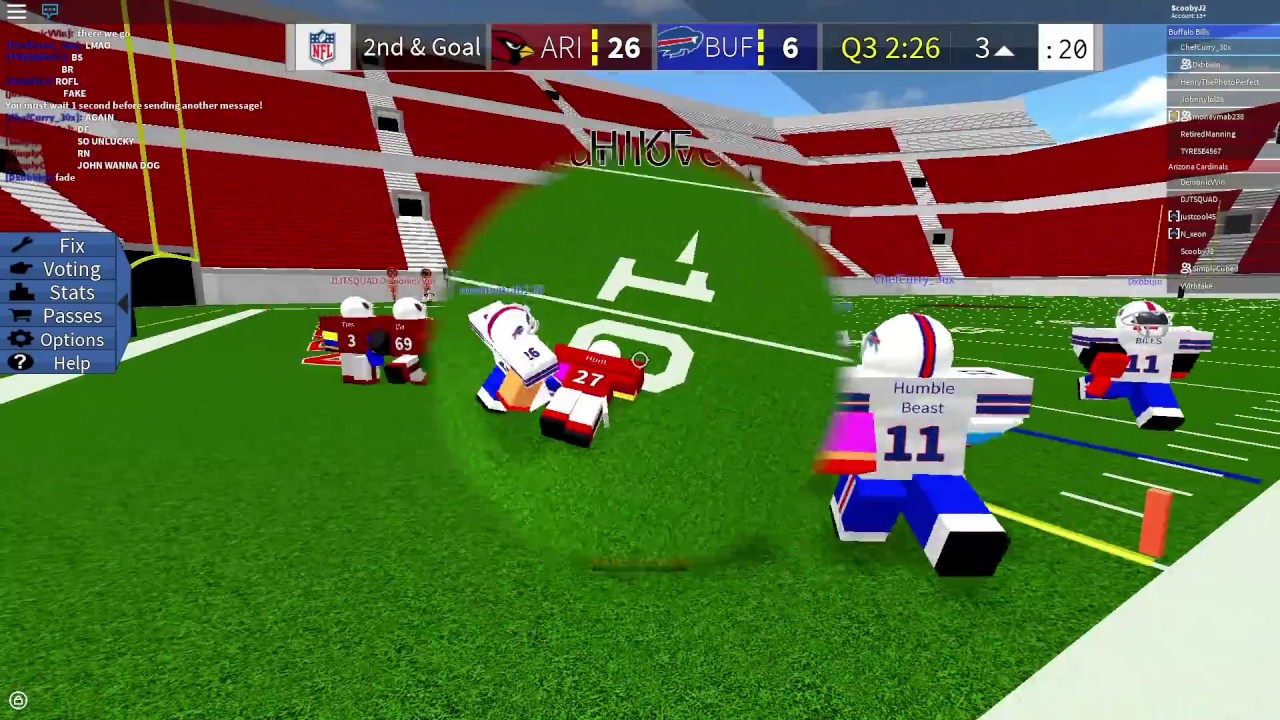
Task: Open the Passes shop
Action: point(71,316)
